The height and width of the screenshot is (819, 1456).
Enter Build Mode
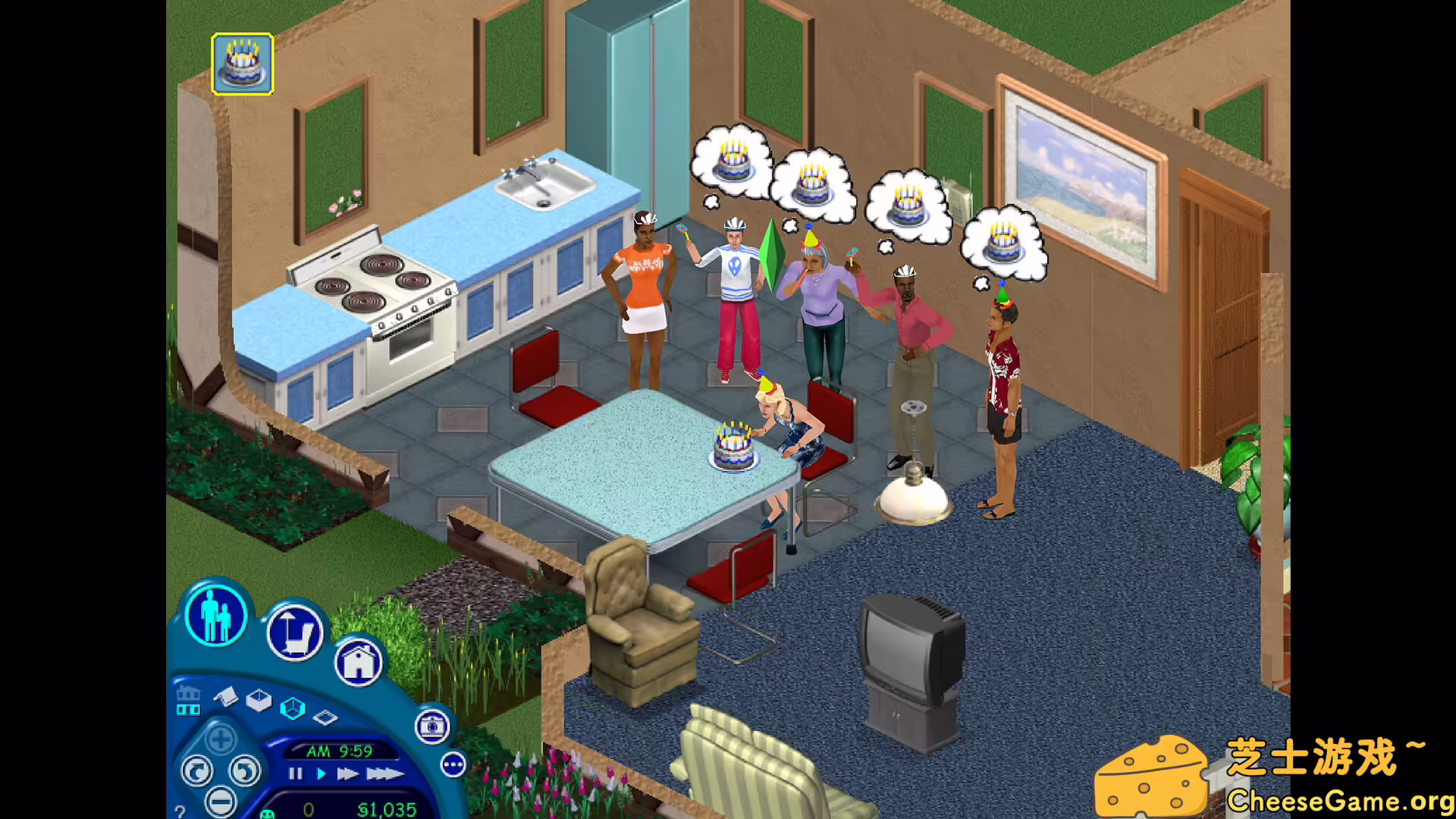click(x=358, y=663)
